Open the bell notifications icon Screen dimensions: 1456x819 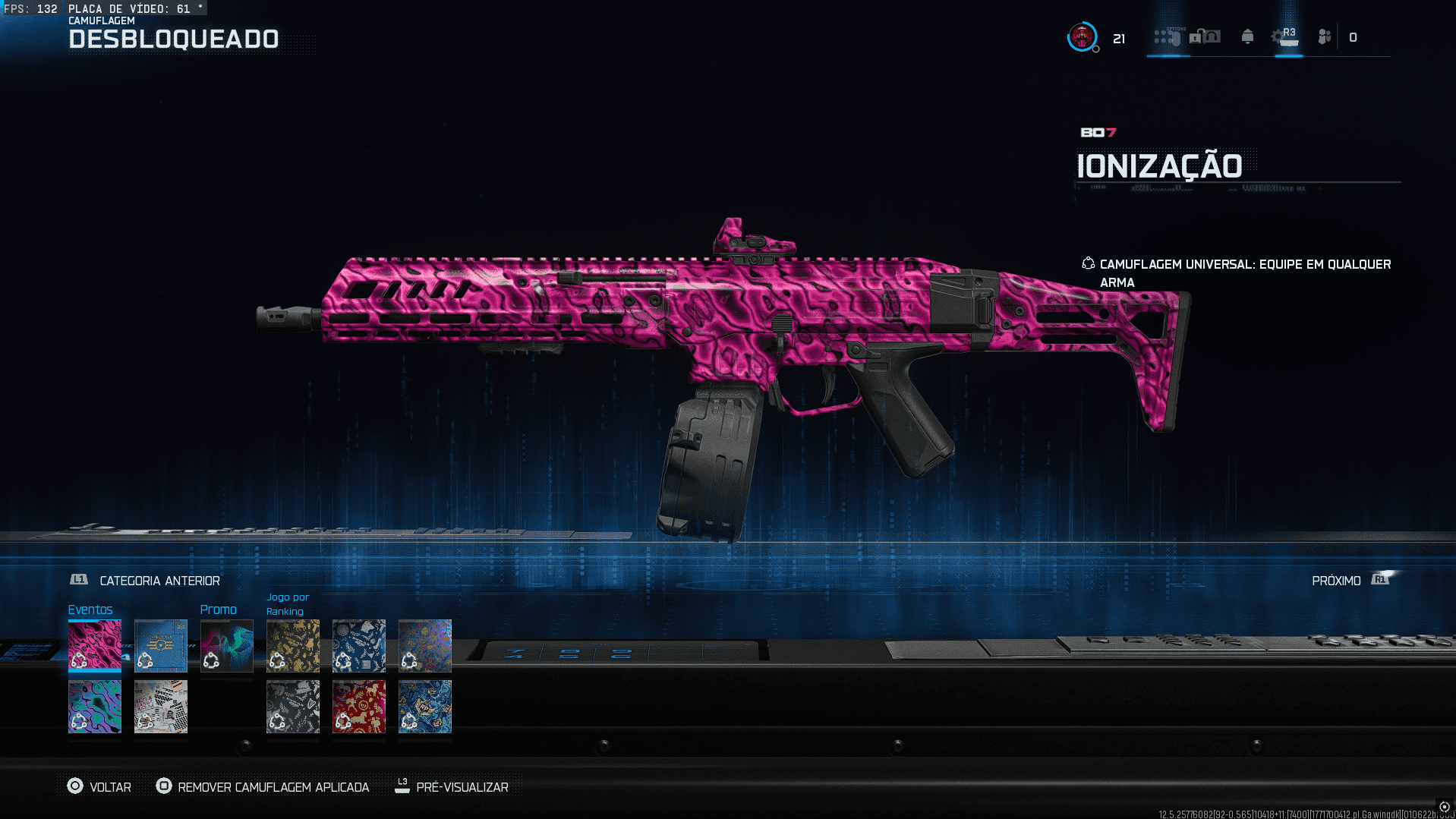click(1247, 37)
